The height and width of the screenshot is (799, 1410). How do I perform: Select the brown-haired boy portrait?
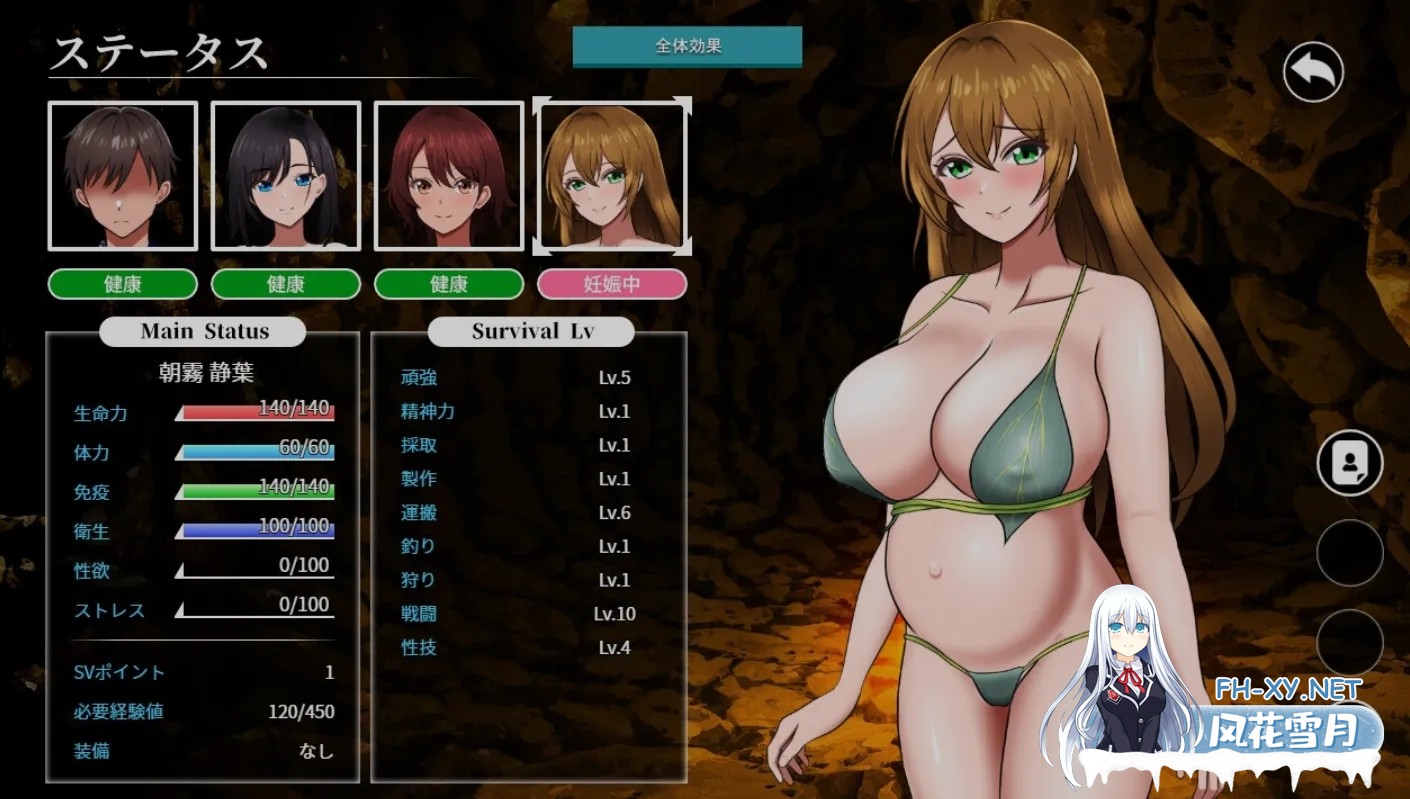coord(123,176)
